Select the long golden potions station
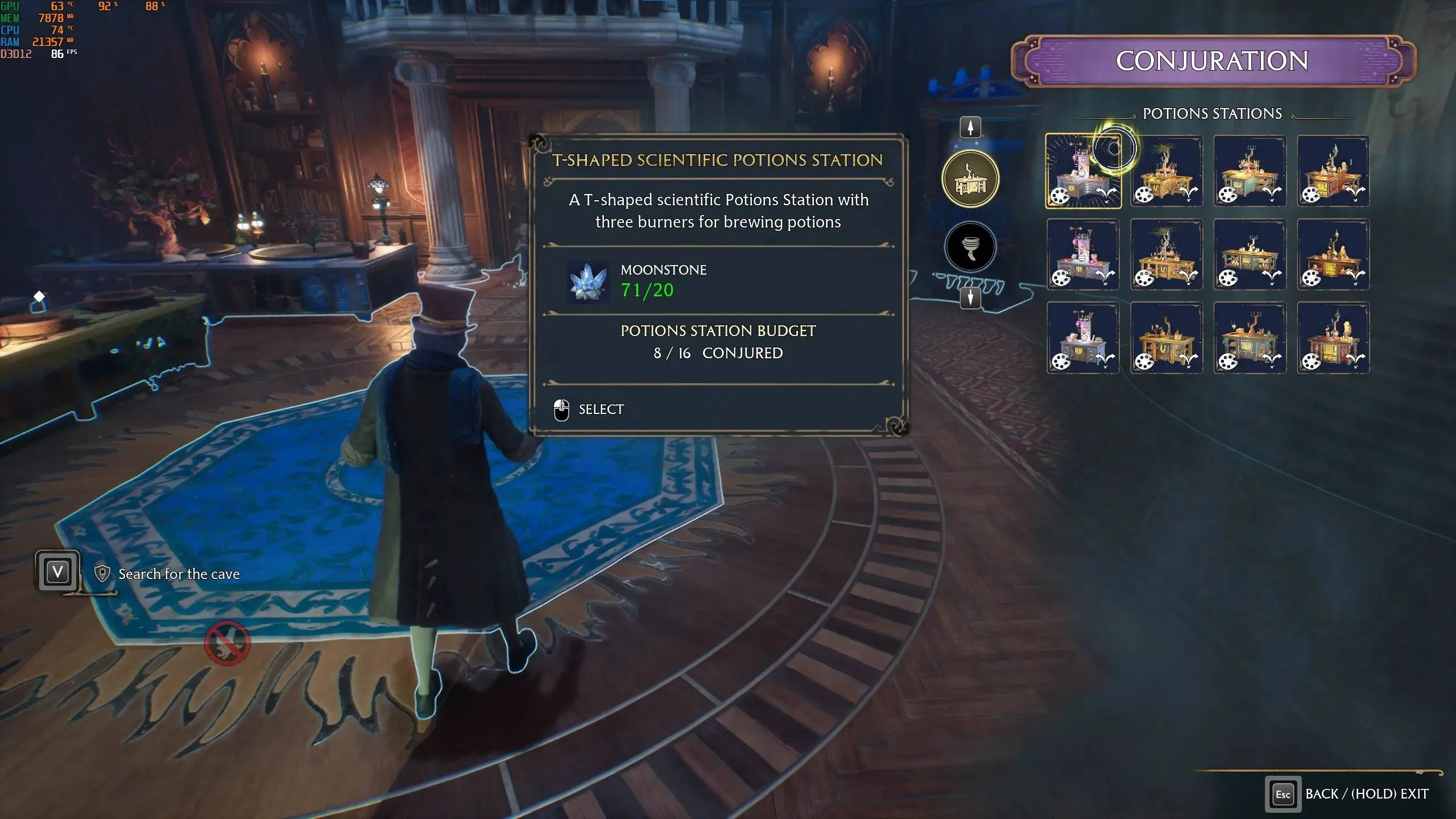1456x819 pixels. coord(1167,254)
